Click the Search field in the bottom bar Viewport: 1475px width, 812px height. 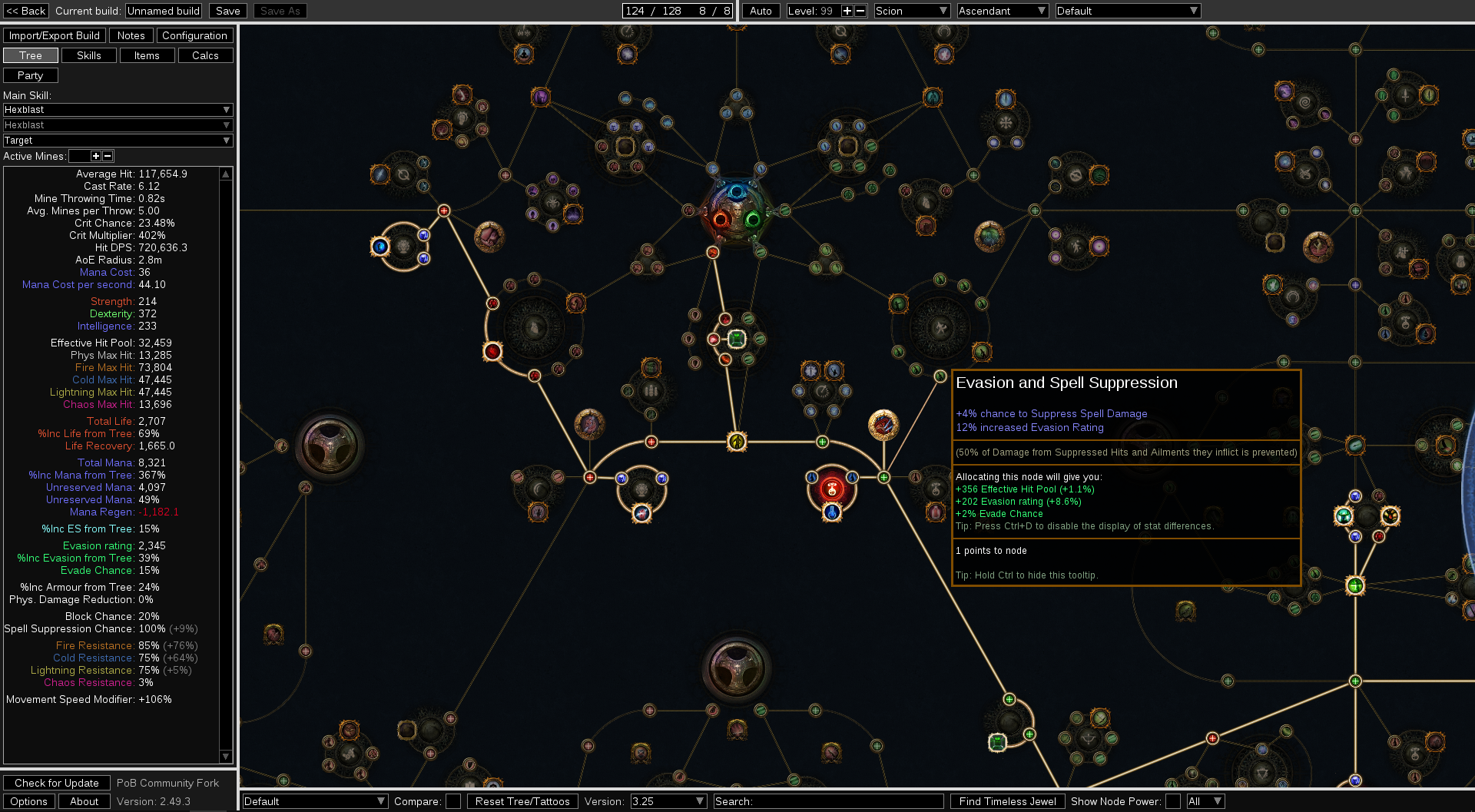[x=830, y=801]
